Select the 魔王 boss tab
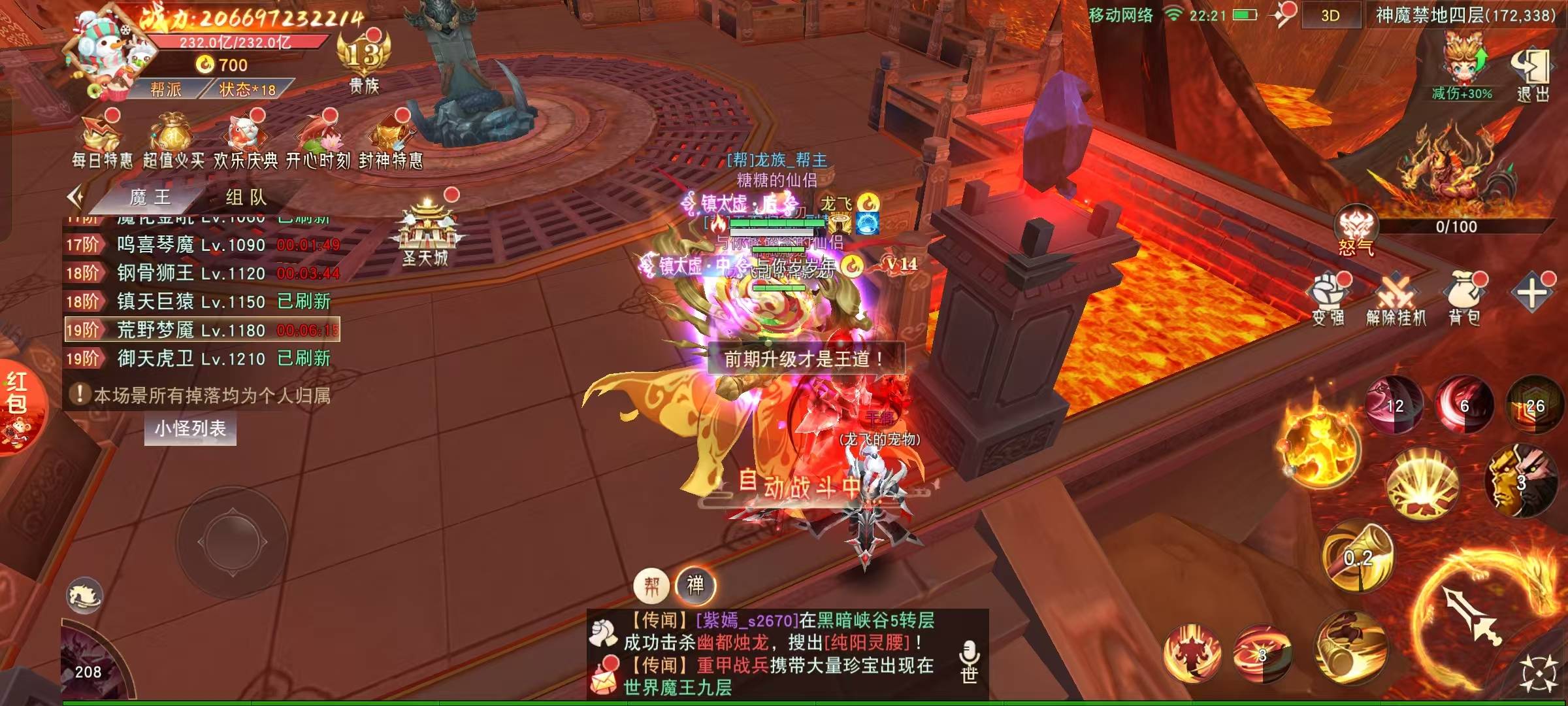This screenshot has height=706, width=1568. pos(150,197)
